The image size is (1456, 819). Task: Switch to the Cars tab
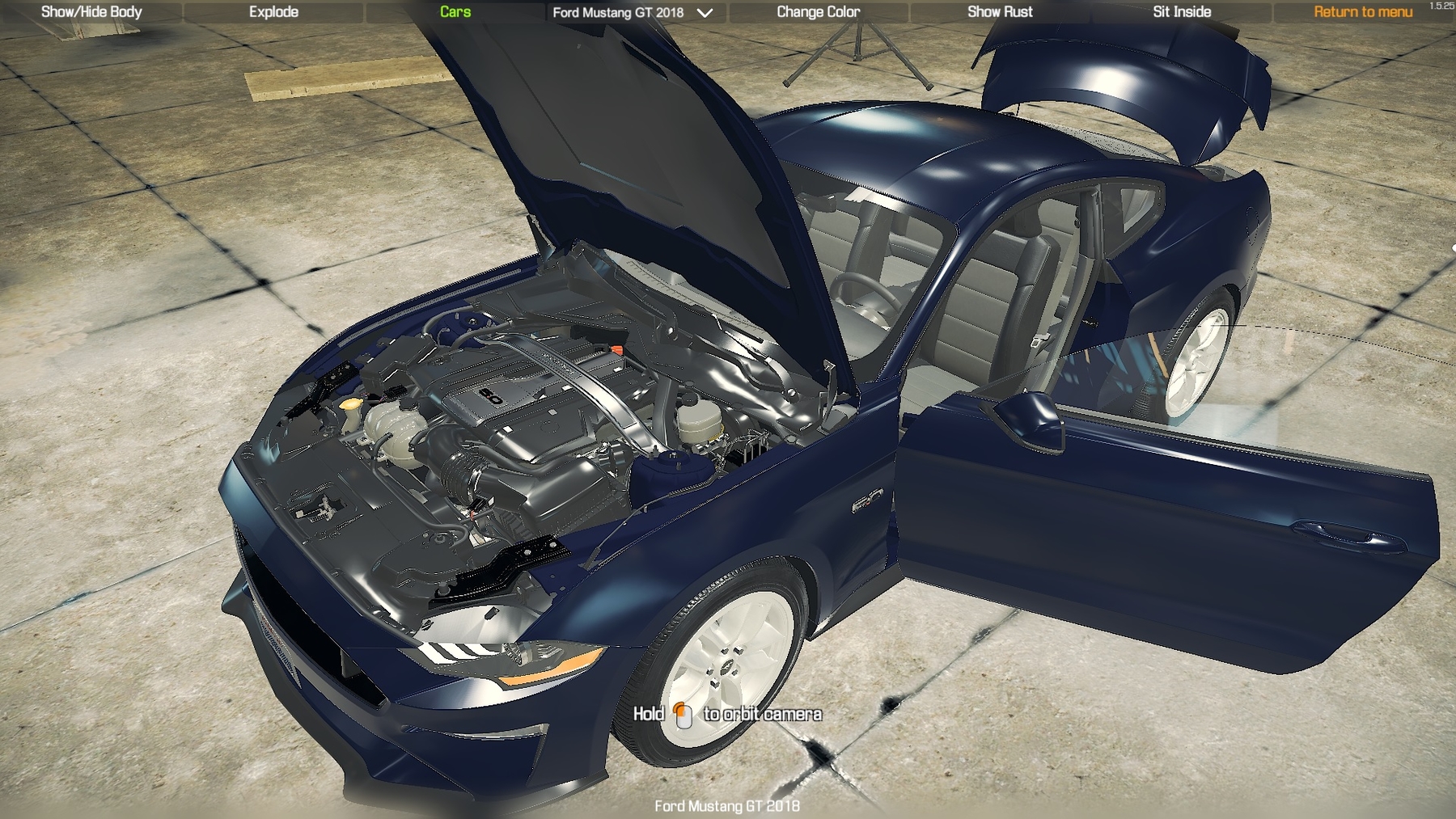point(455,12)
